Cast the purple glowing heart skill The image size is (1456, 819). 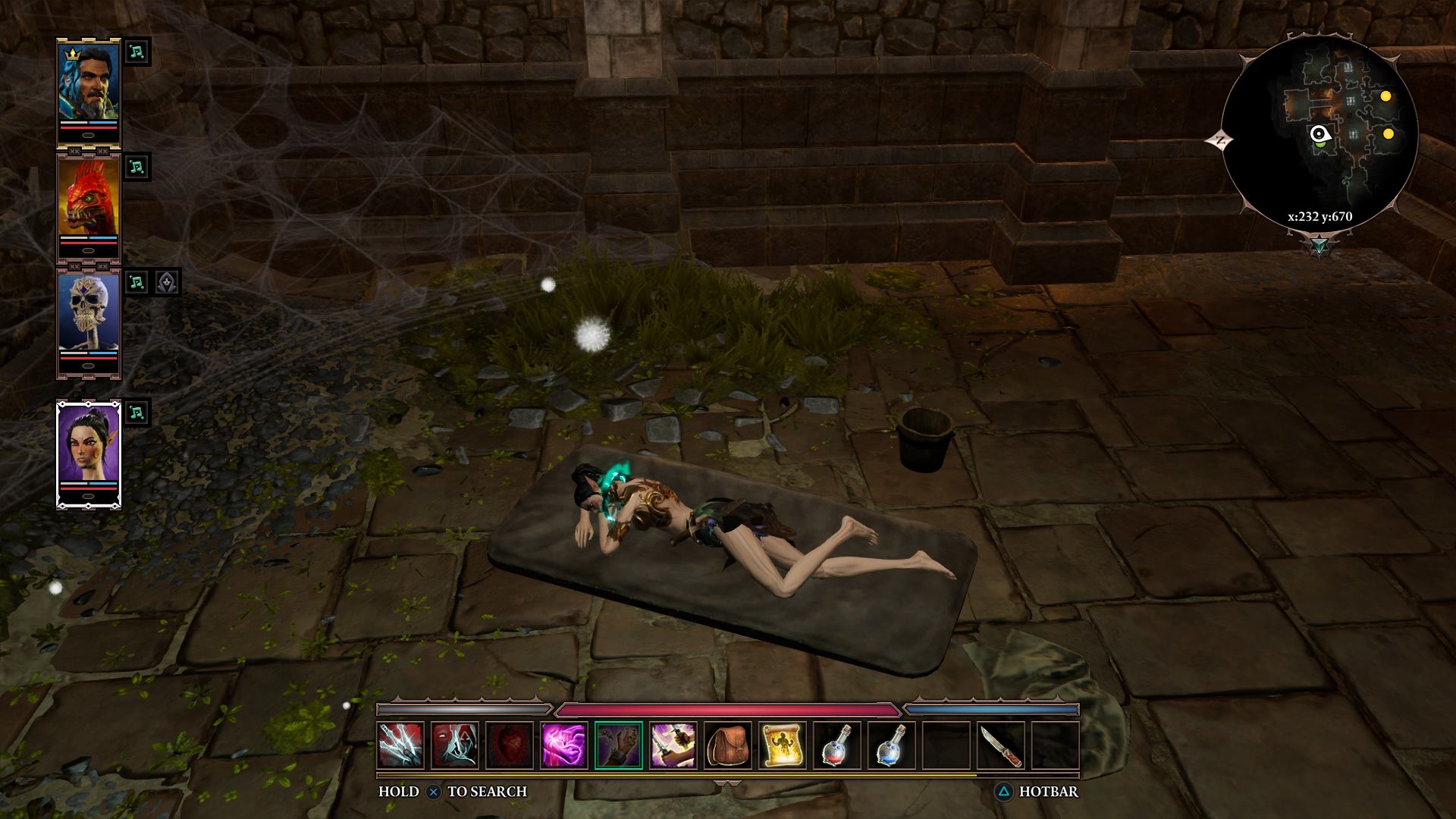564,745
